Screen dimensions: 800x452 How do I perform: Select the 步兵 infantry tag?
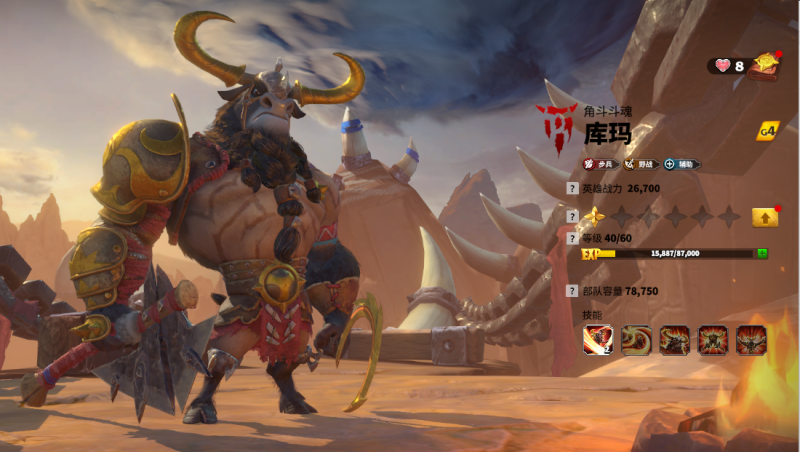[599, 164]
